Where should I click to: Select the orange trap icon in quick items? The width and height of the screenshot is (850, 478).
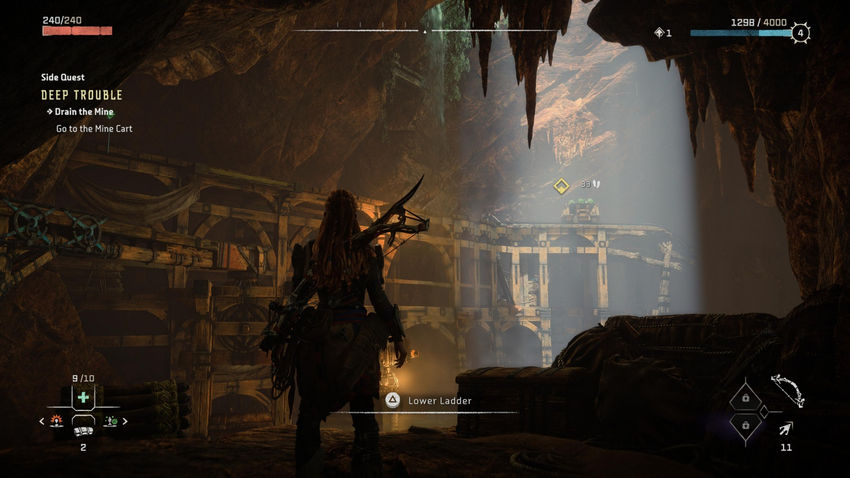56,422
